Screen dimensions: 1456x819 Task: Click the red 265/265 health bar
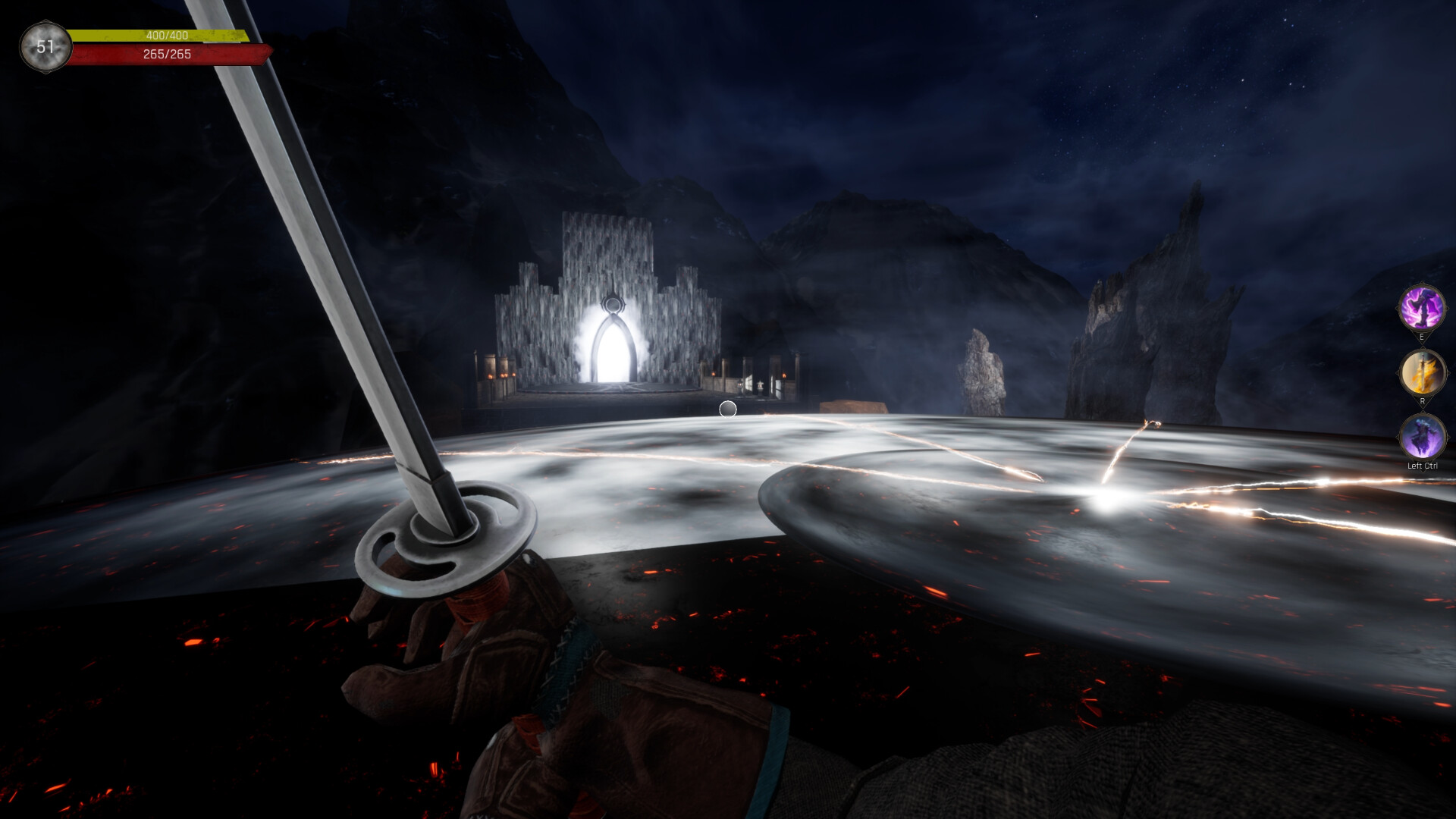[x=167, y=53]
